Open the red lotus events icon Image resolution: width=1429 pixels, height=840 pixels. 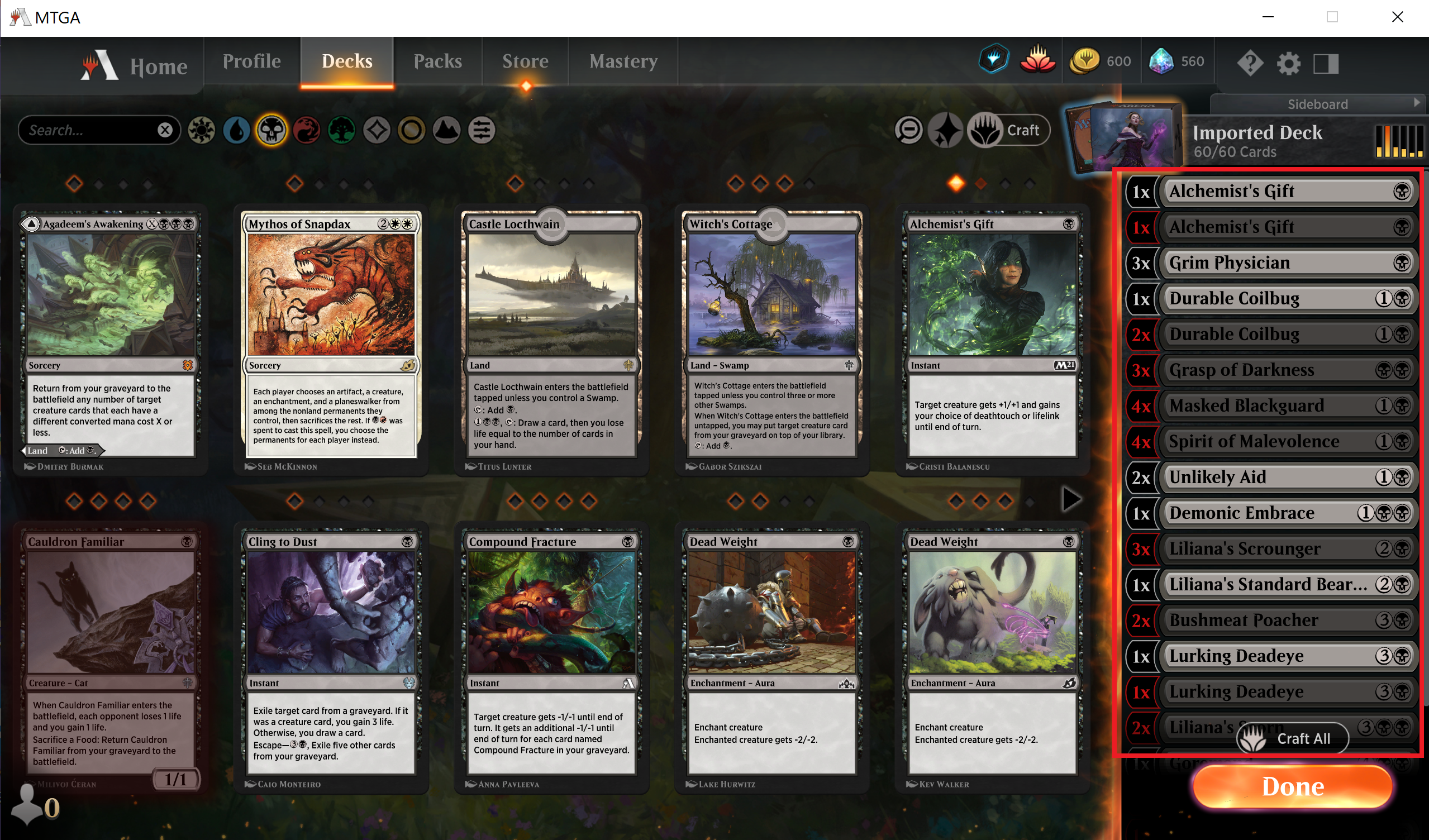(x=1037, y=60)
